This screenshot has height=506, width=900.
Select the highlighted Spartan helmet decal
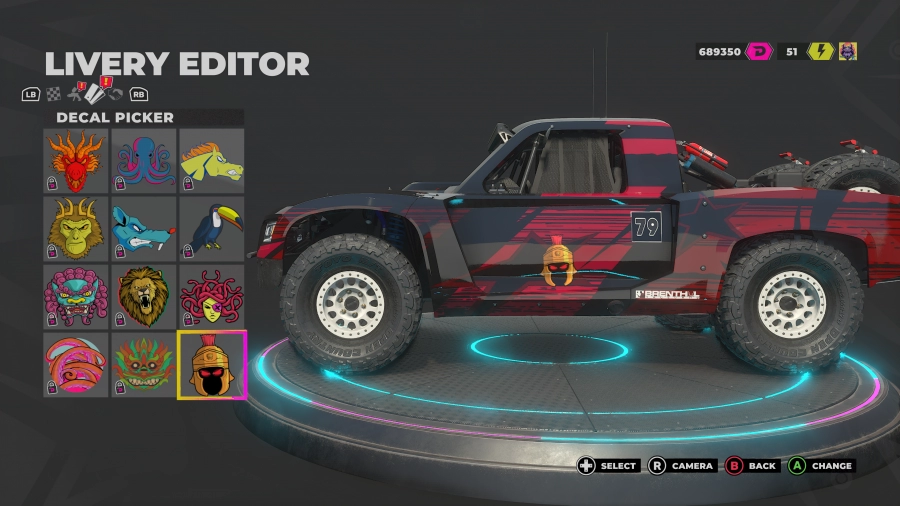tap(211, 364)
